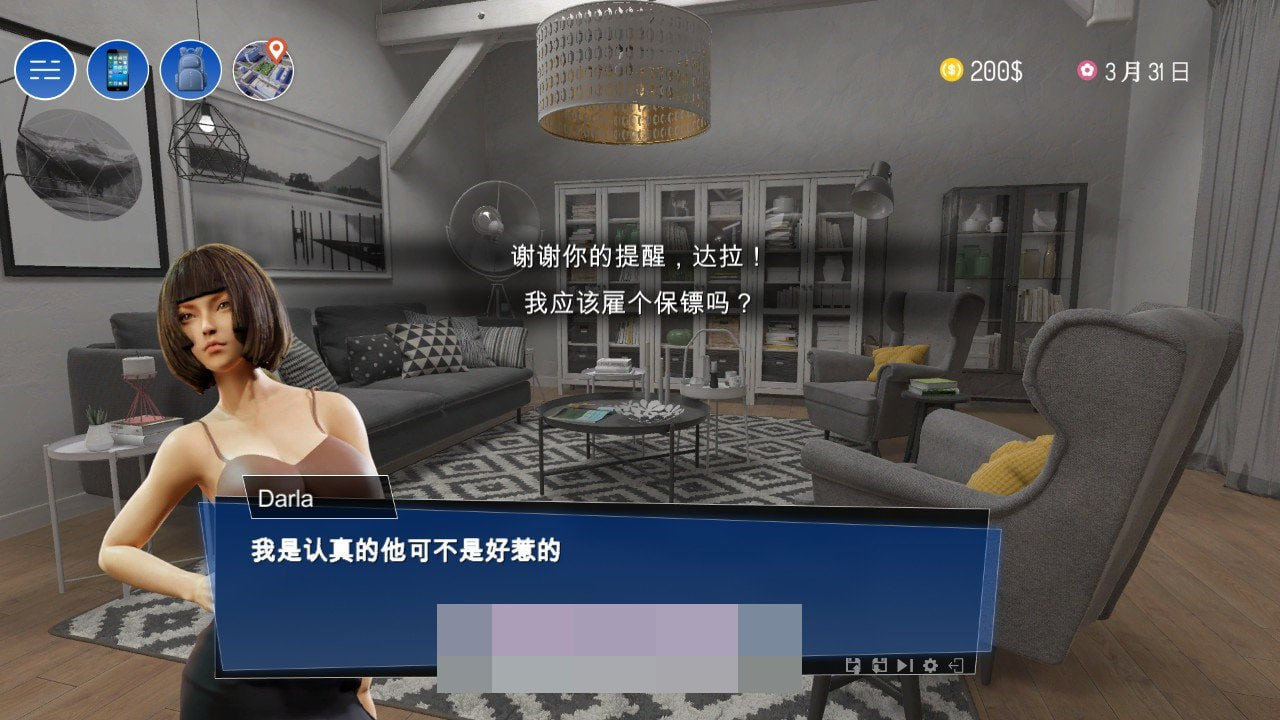Load a game with the load icon
Viewport: 1280px width, 720px height.
pos(878,665)
